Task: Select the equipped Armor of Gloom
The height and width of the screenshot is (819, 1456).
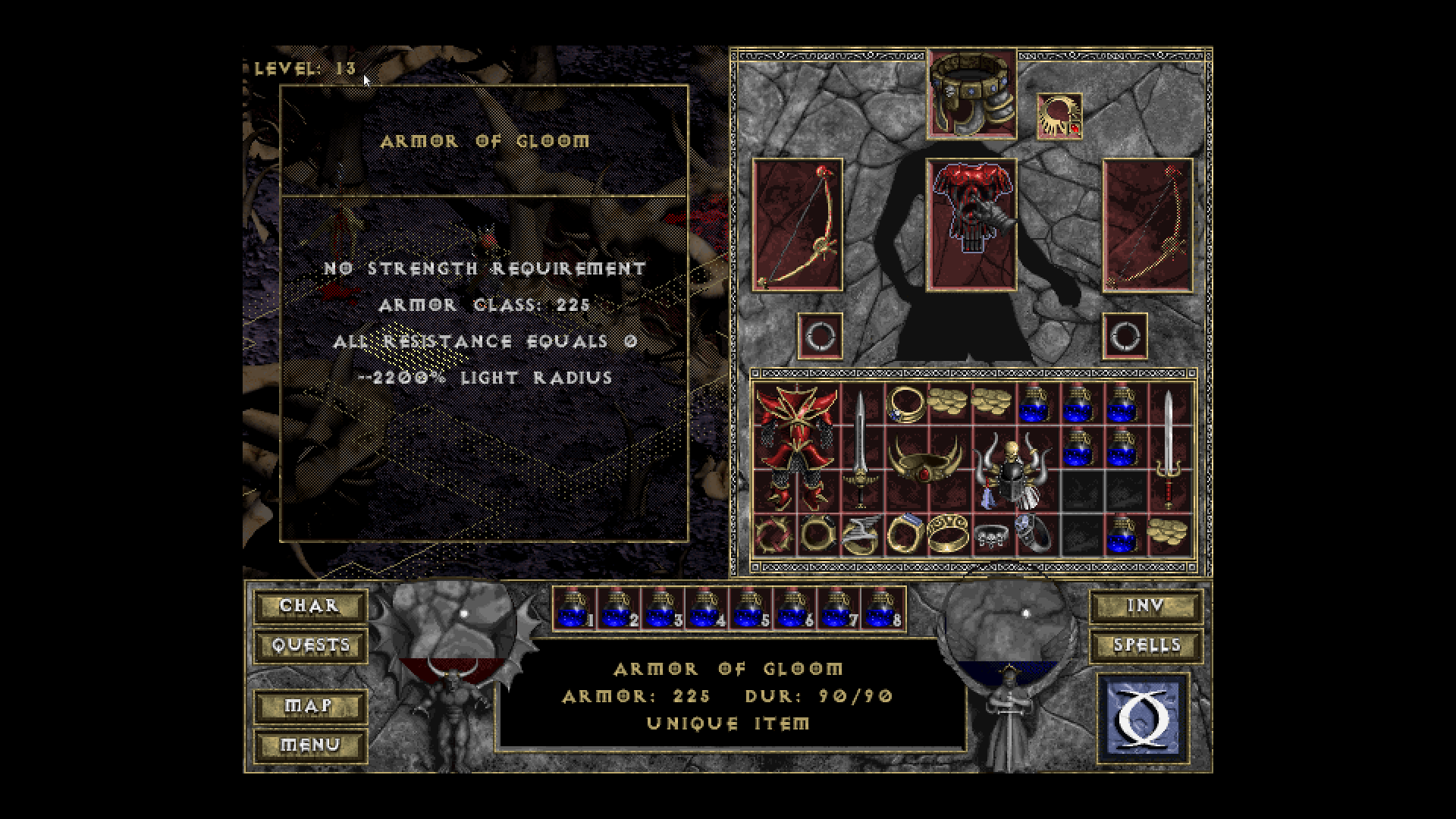Action: point(971,224)
